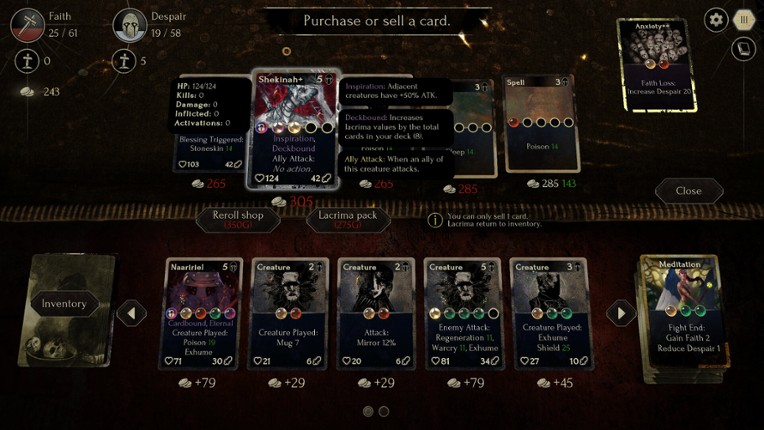Select the Mirror 12% creature card
Screen dimensions: 764x430
click(x=376, y=314)
